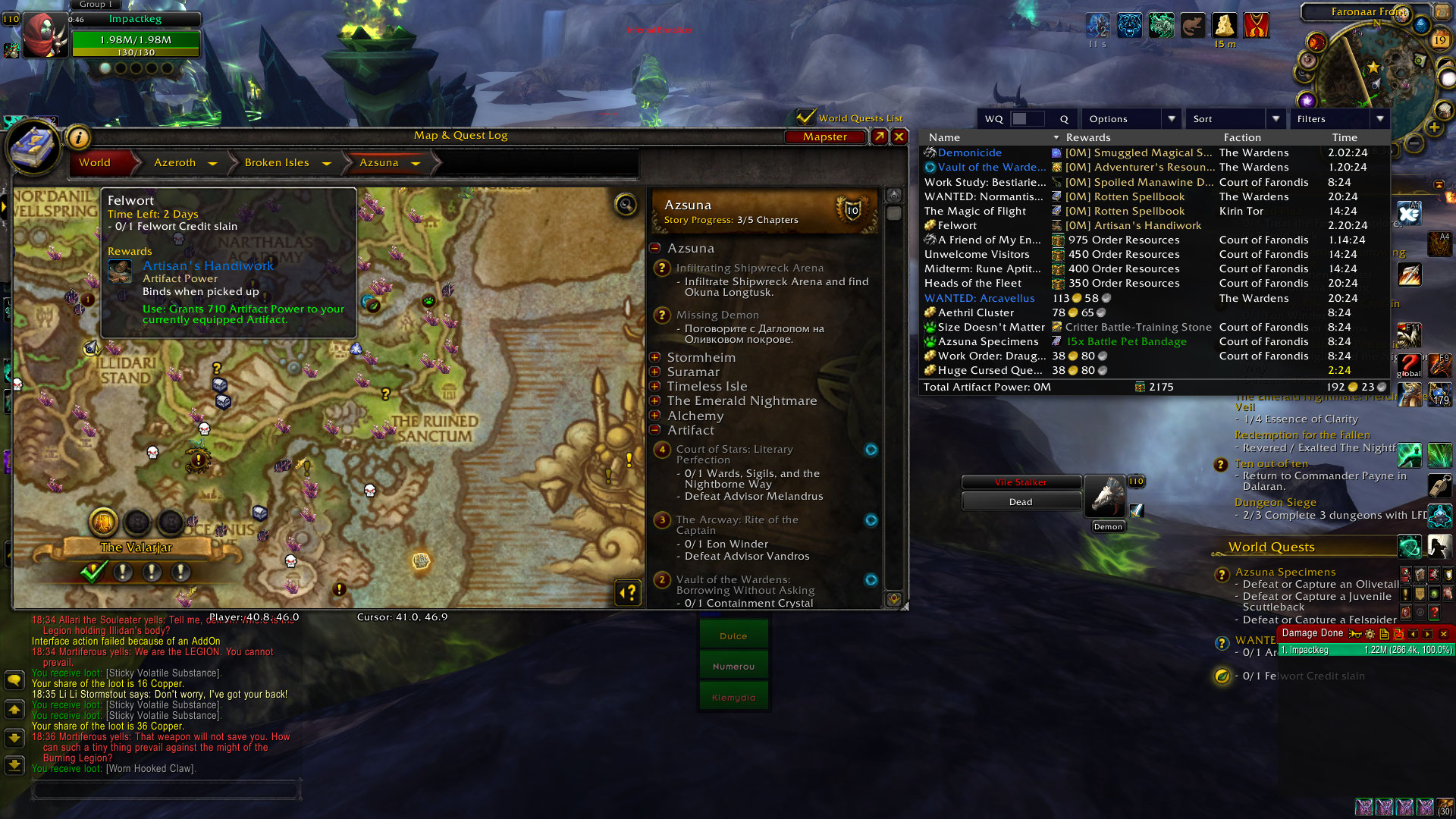
Task: Open the Azsuna zone dropdown
Action: click(416, 163)
